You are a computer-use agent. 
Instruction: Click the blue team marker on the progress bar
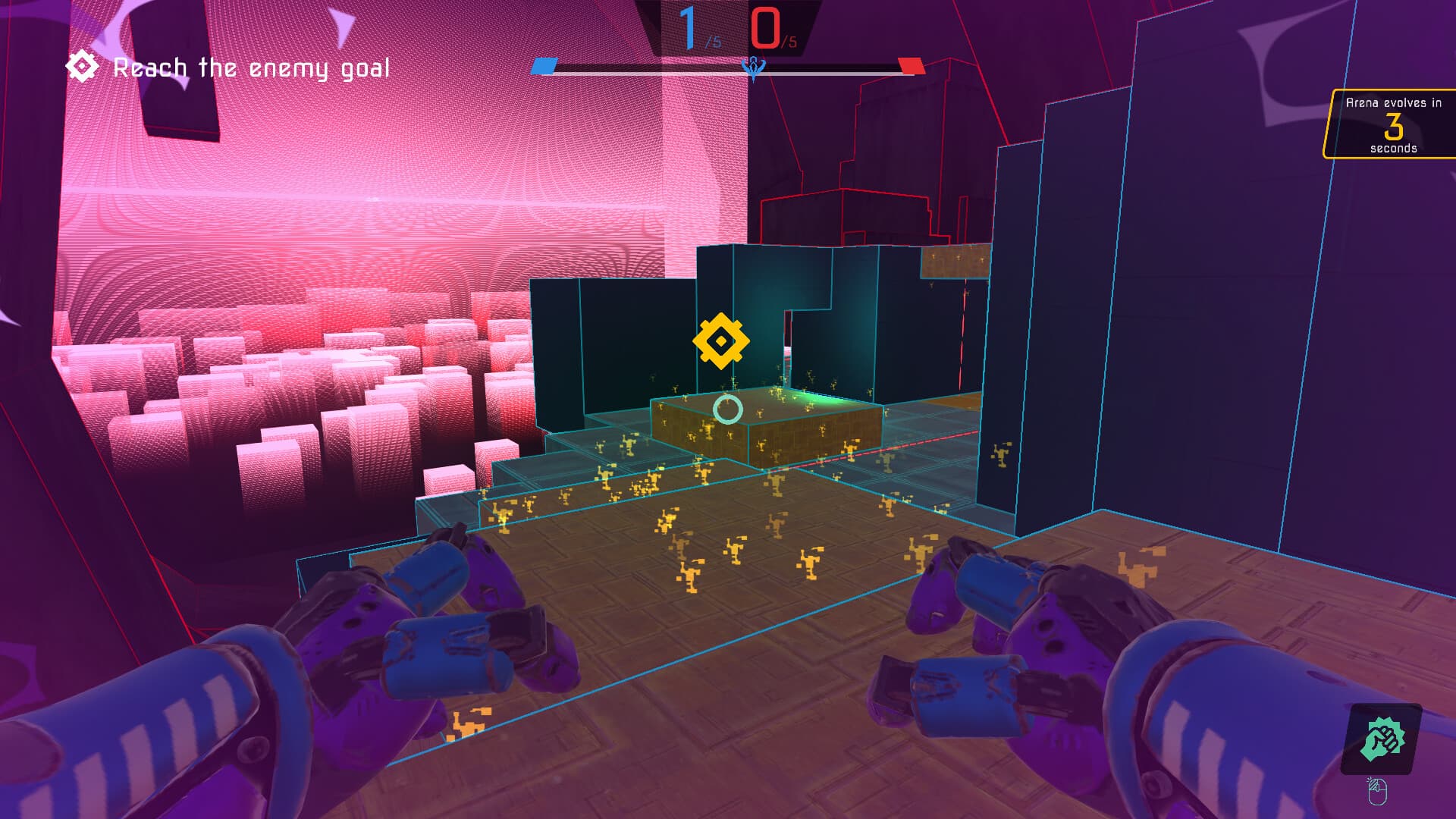coord(543,67)
